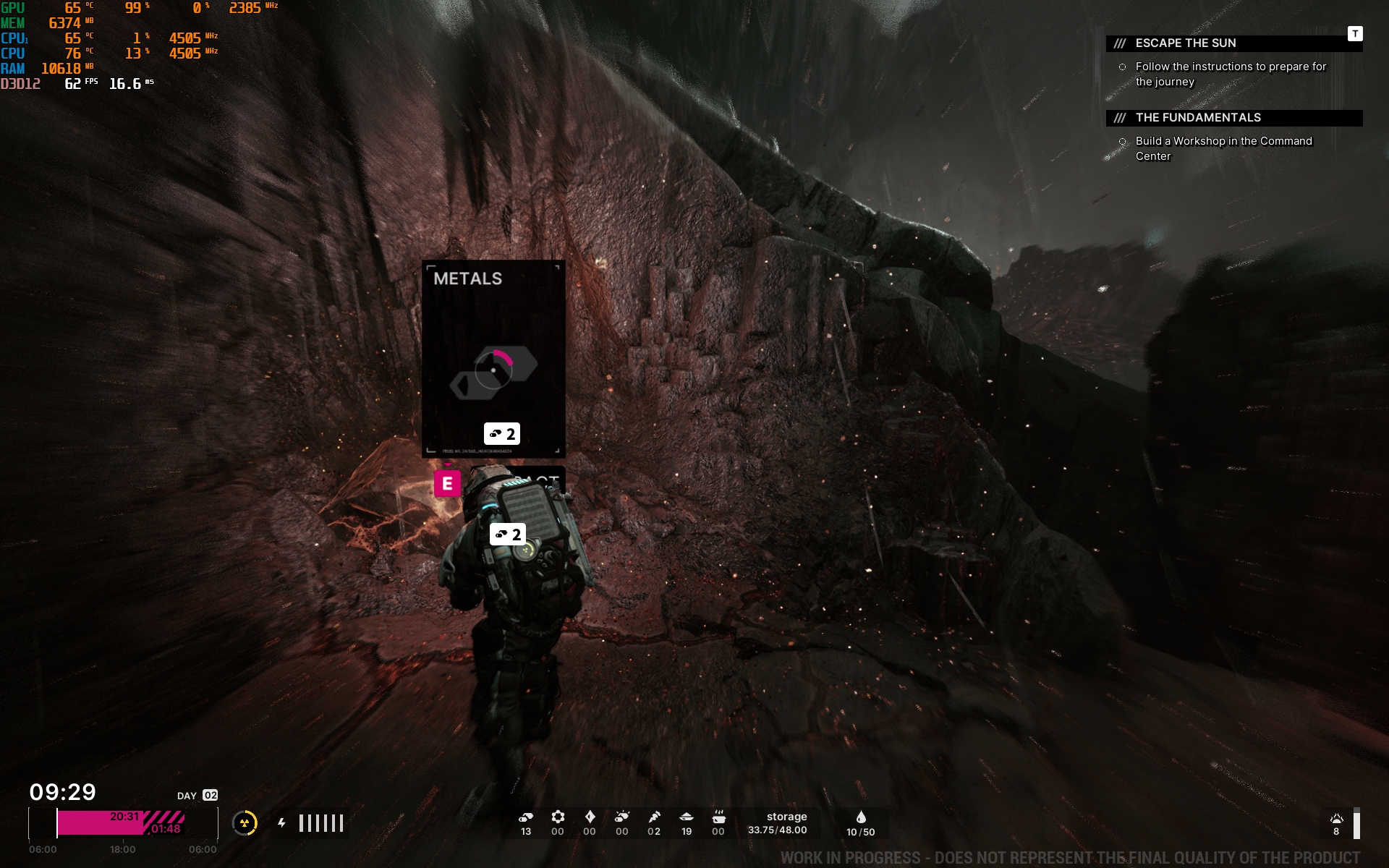Click the Metals deposit info card

pyautogui.click(x=493, y=358)
